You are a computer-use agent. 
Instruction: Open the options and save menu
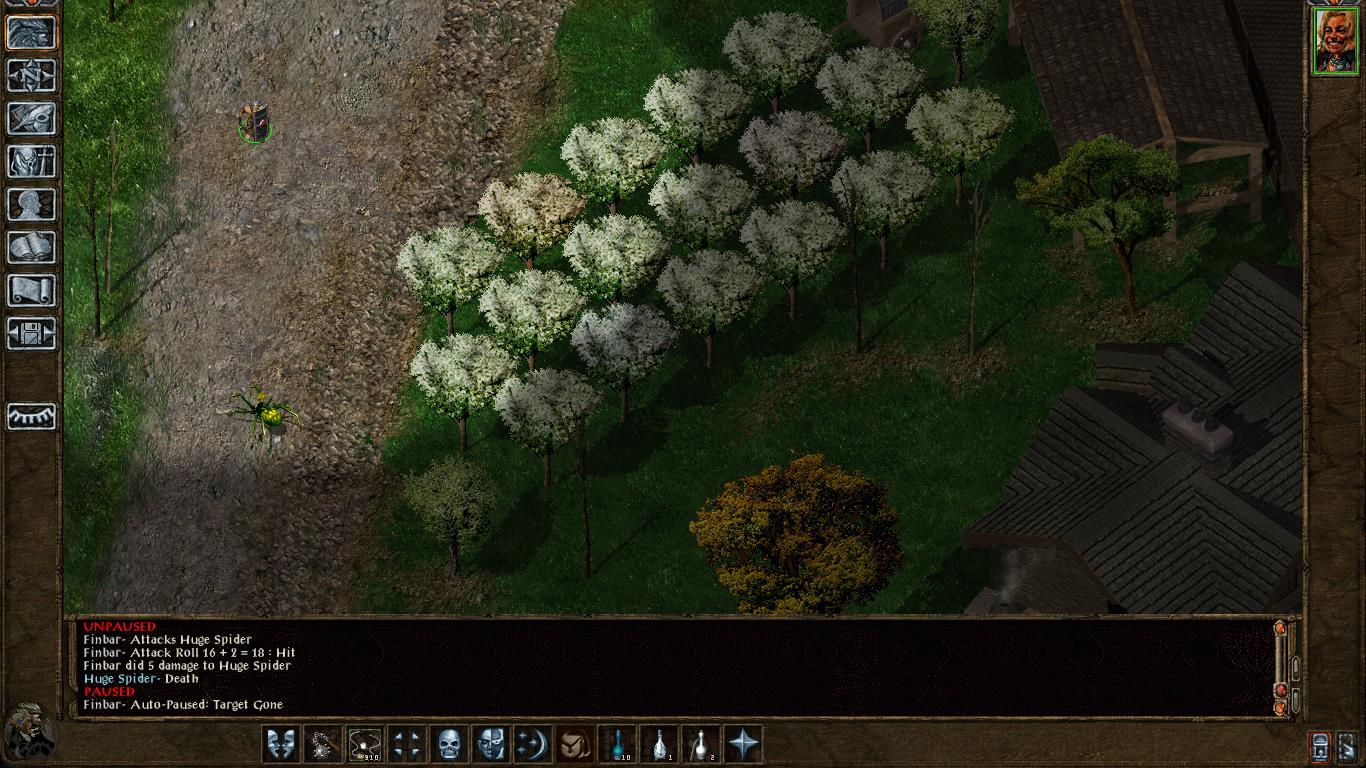click(31, 333)
